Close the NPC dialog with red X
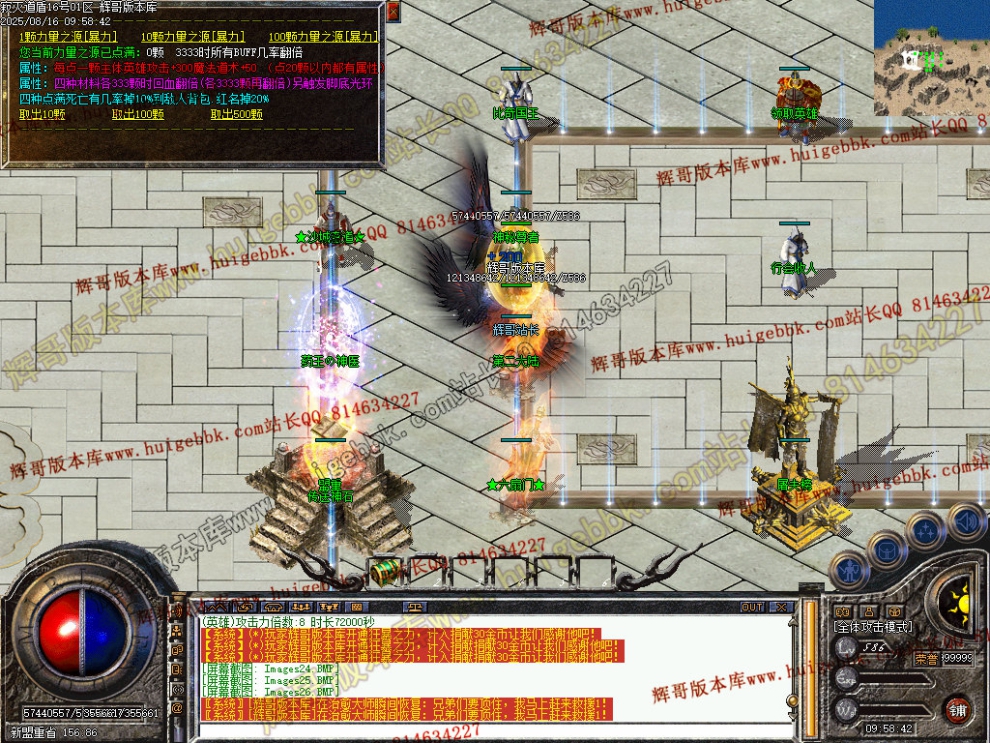Viewport: 990px width, 743px height. tap(392, 11)
